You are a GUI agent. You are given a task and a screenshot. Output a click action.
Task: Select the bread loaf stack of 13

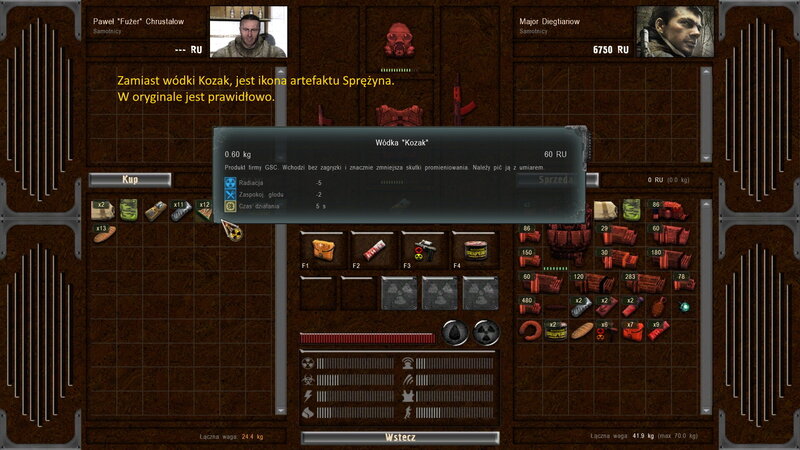(x=104, y=234)
